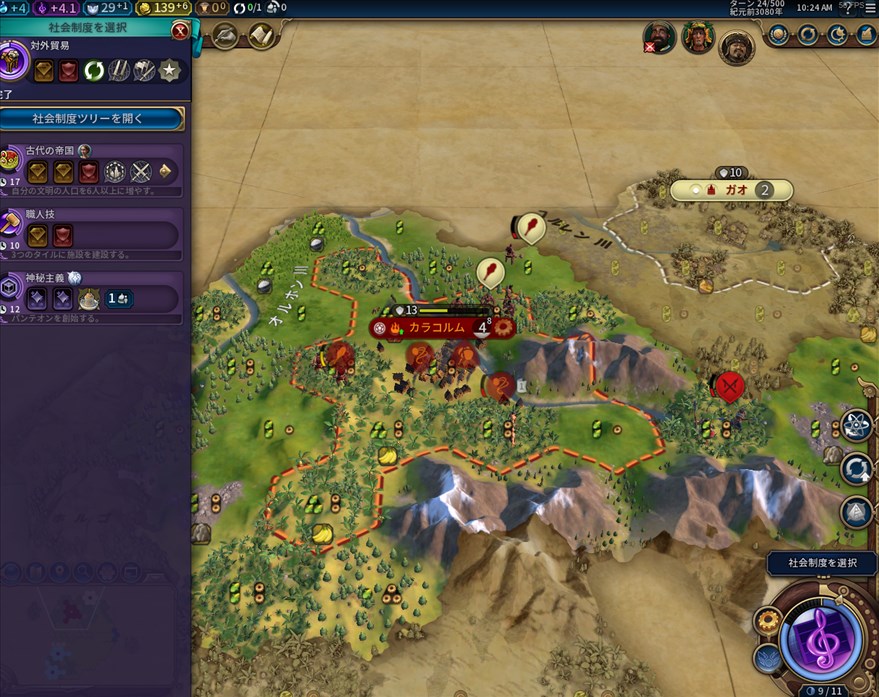Image resolution: width=879 pixels, height=697 pixels.
Task: Open the scroll civics toolbar button
Action: pyautogui.click(x=260, y=37)
